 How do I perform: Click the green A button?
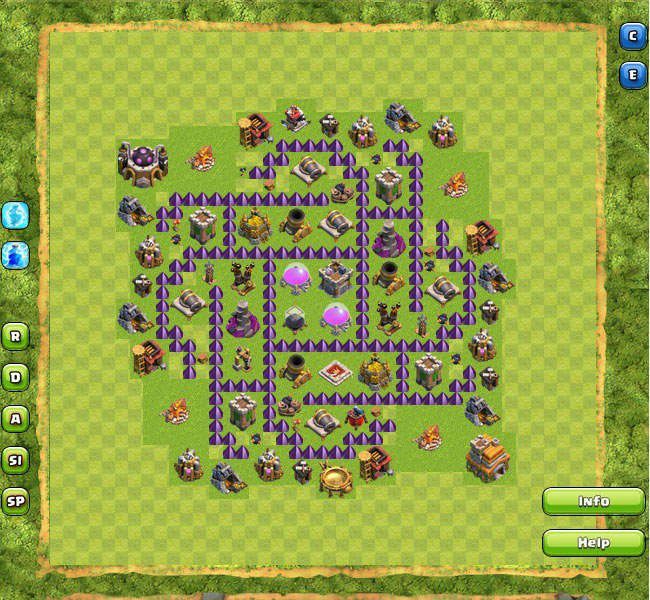(x=15, y=418)
